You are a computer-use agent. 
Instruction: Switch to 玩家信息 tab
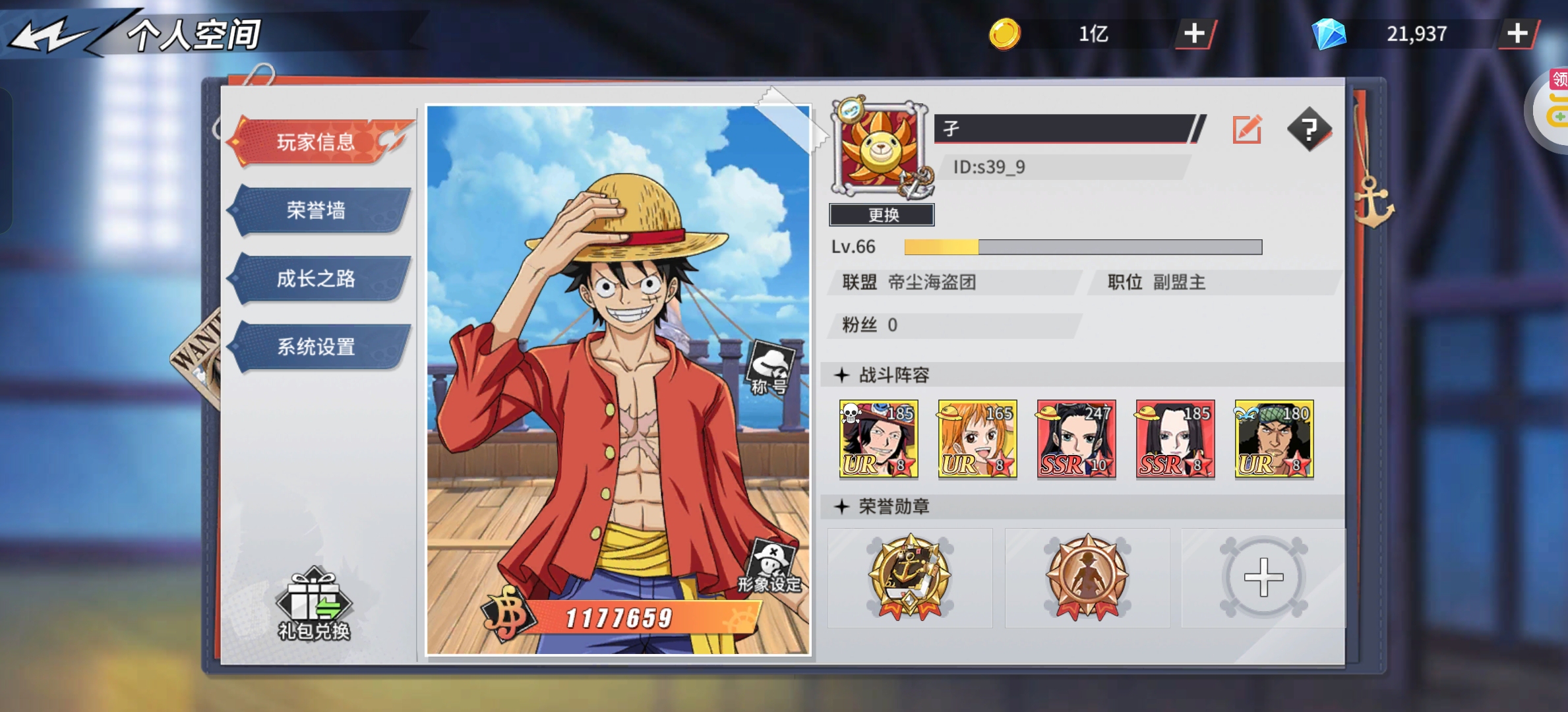317,142
